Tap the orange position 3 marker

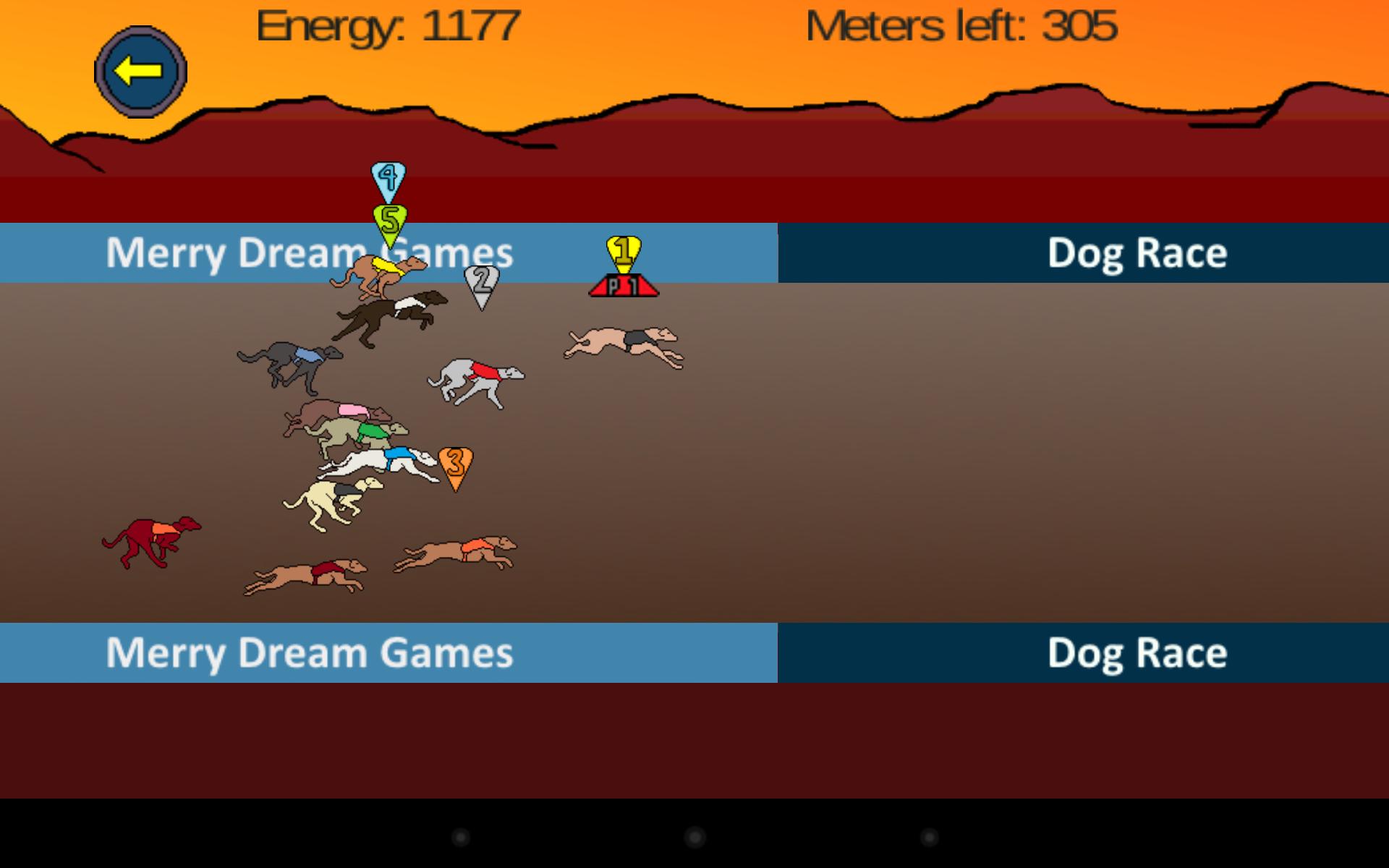(x=456, y=463)
